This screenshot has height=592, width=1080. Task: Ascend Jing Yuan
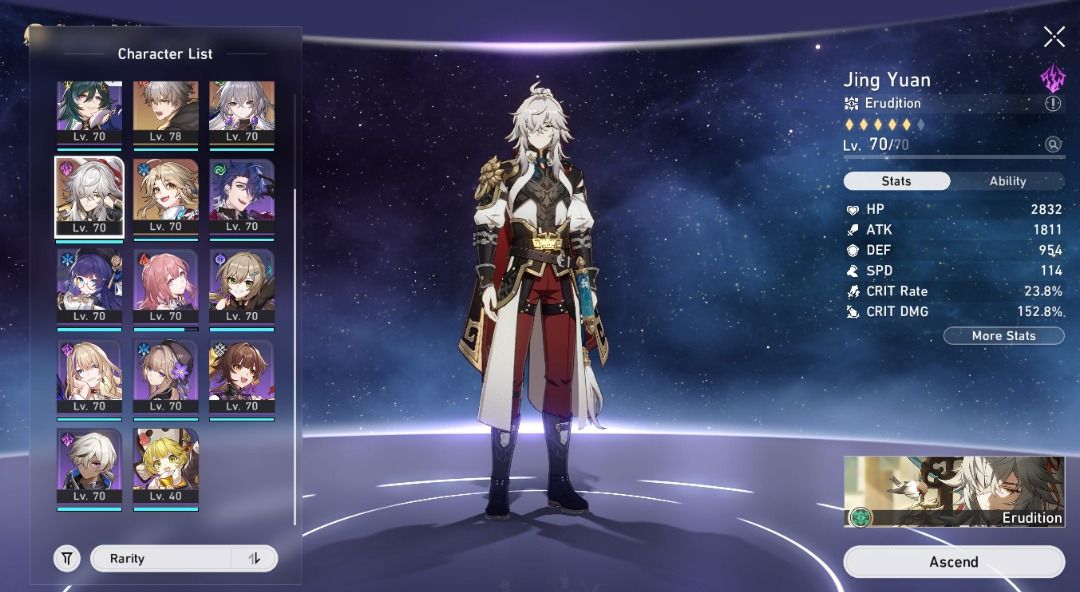tap(954, 562)
